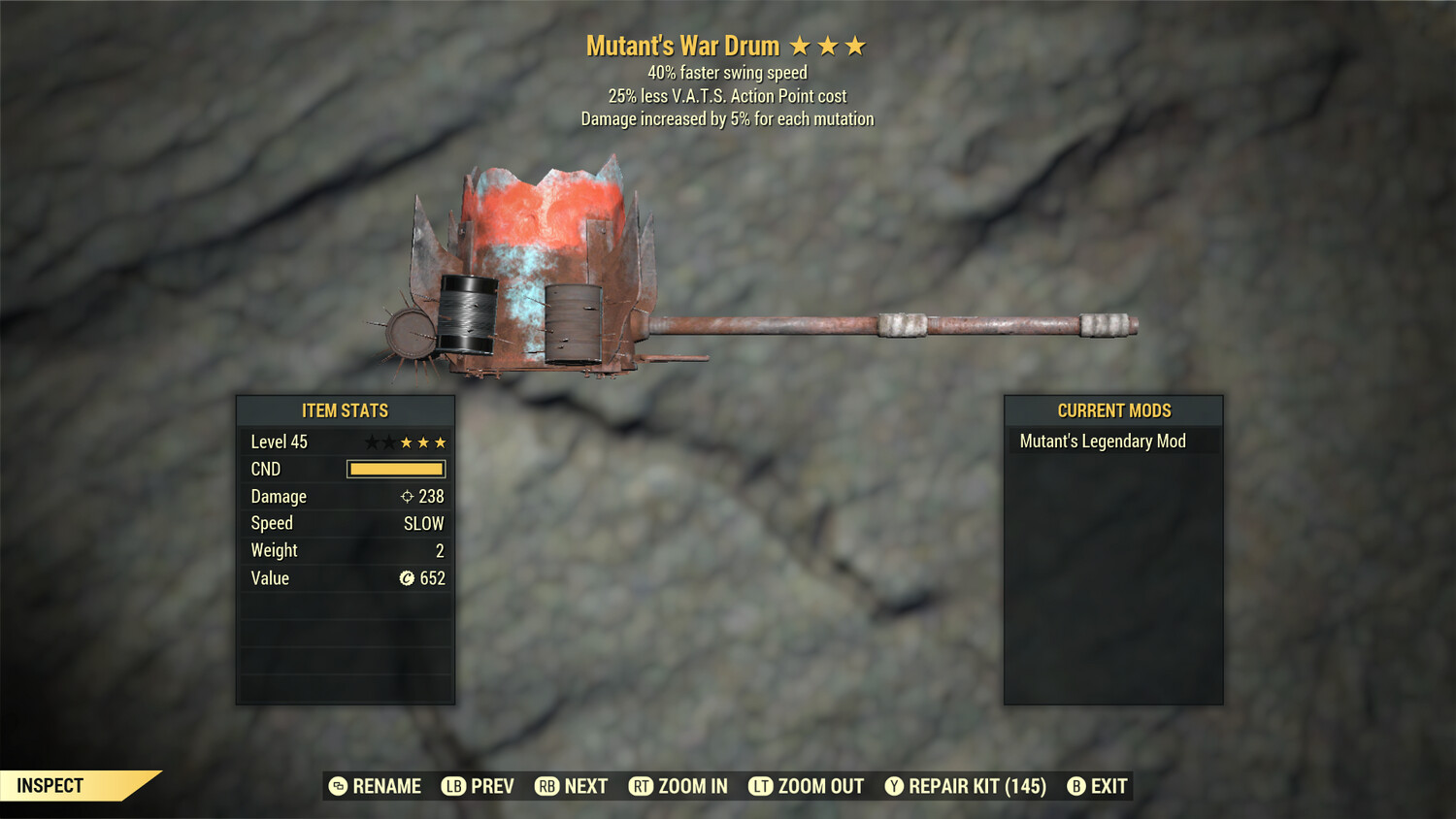Screen dimensions: 1456x819
Task: Use the Repair Kit (145) option
Action: point(966,786)
